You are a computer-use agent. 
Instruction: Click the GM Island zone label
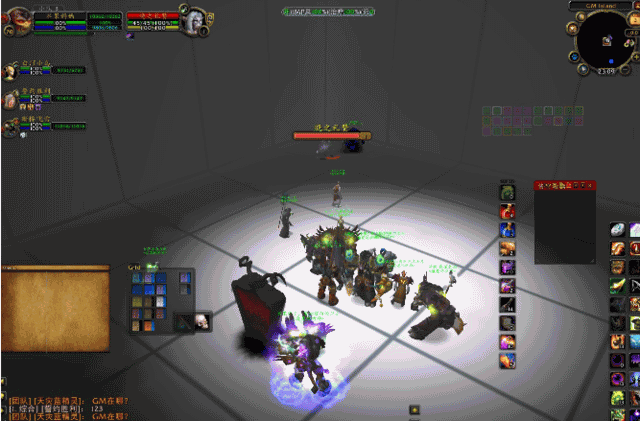[x=605, y=5]
